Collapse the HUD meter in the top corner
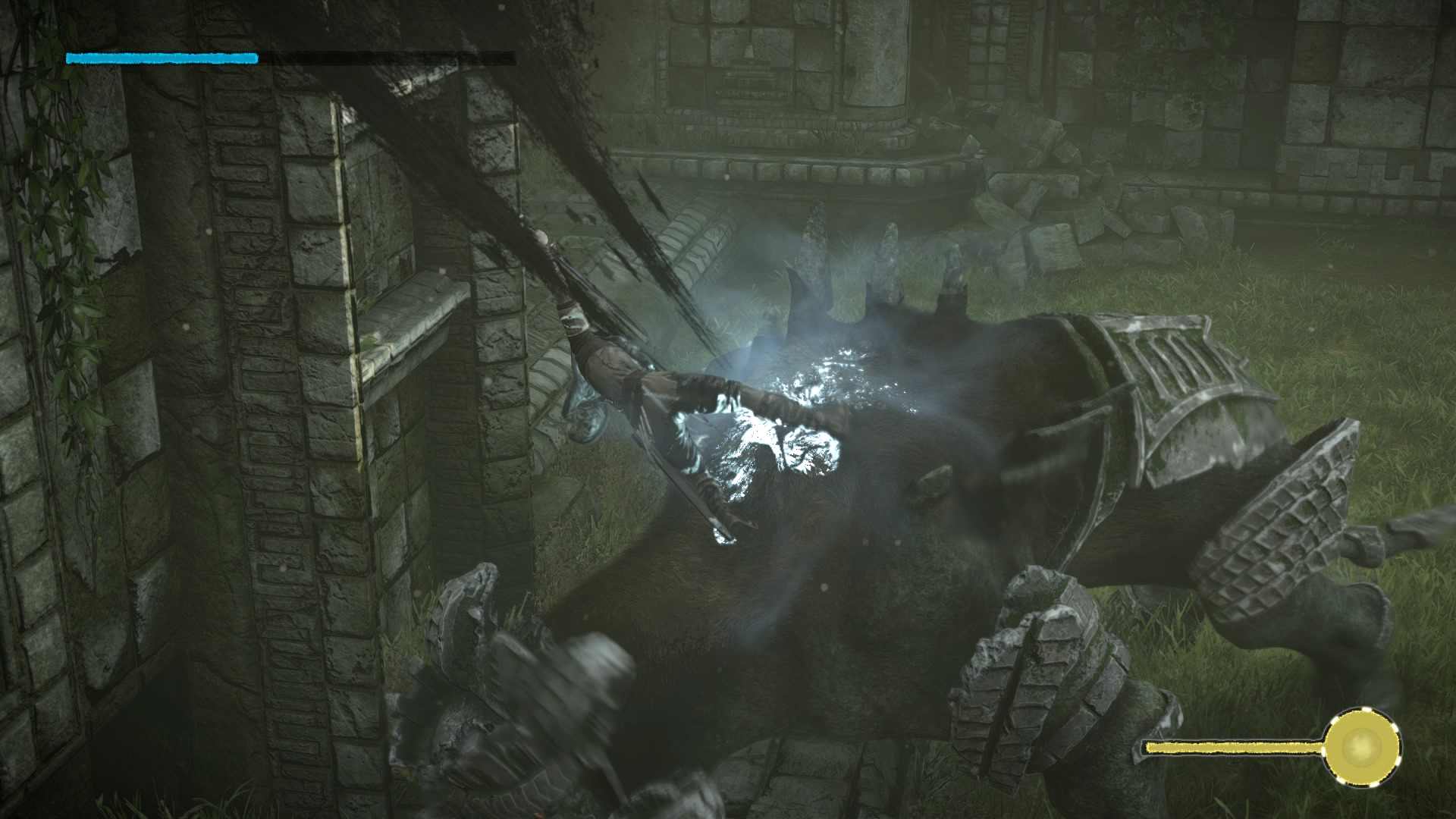The width and height of the screenshot is (1456, 819). pyautogui.click(x=161, y=56)
